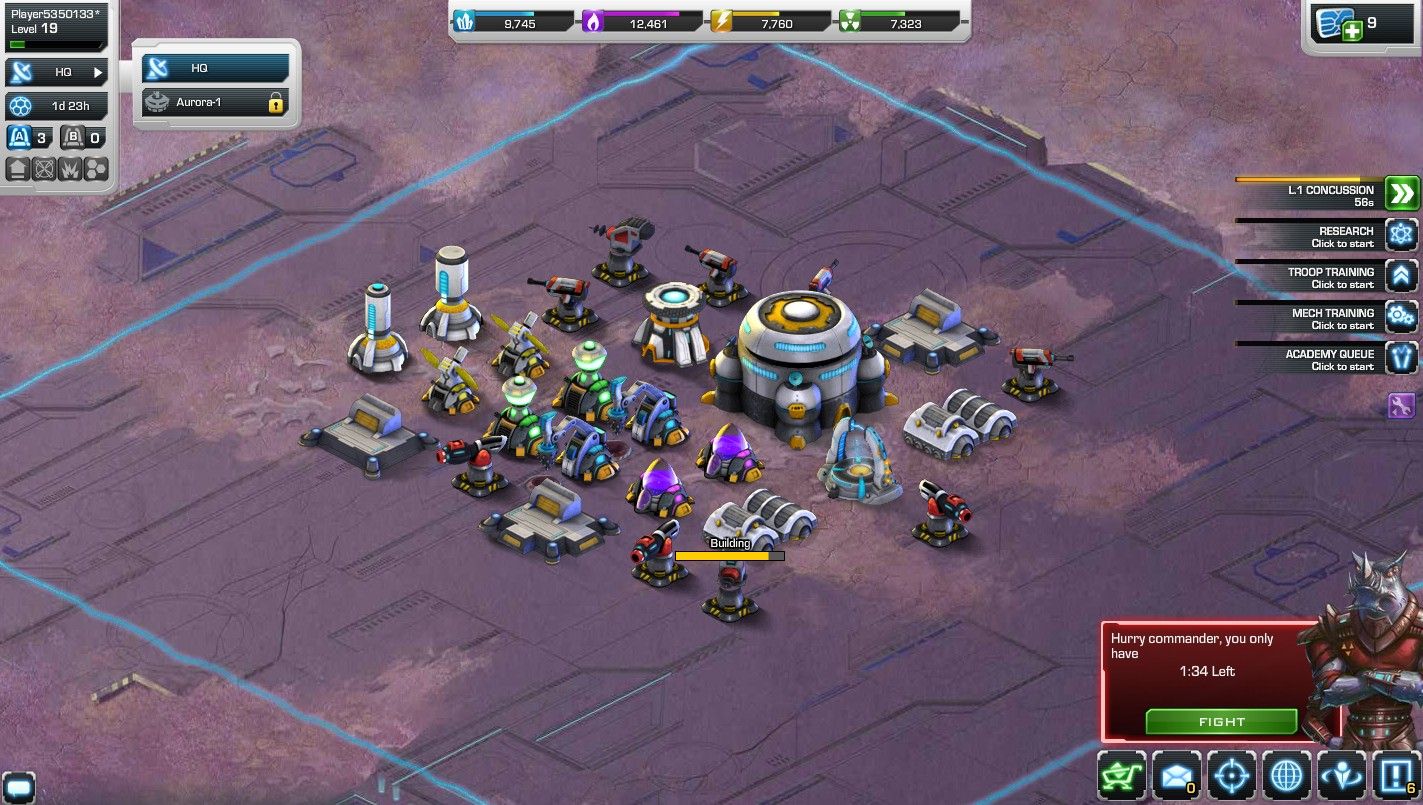
Task: Open the notifications icon showing 6
Action: pyautogui.click(x=1394, y=775)
